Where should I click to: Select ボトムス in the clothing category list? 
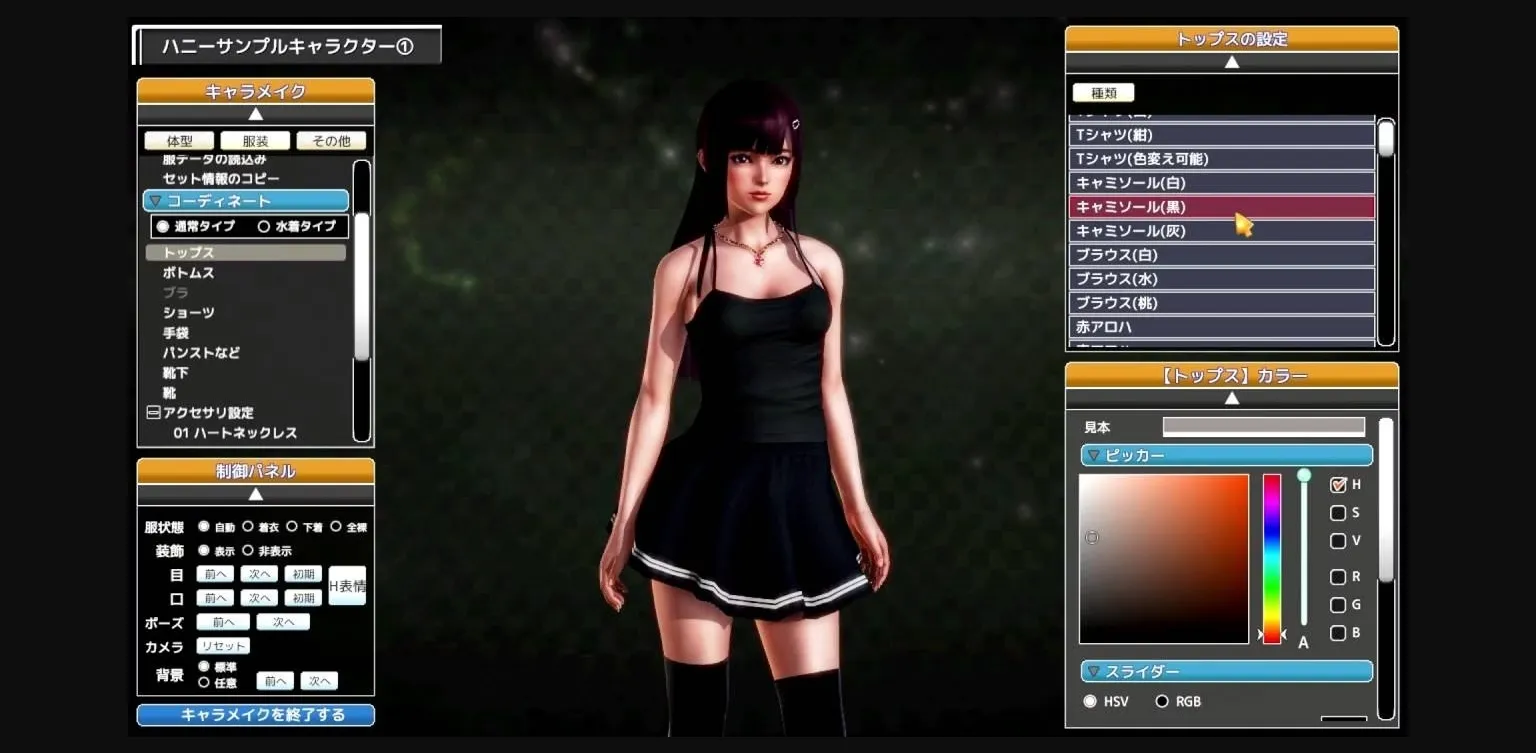click(x=185, y=272)
